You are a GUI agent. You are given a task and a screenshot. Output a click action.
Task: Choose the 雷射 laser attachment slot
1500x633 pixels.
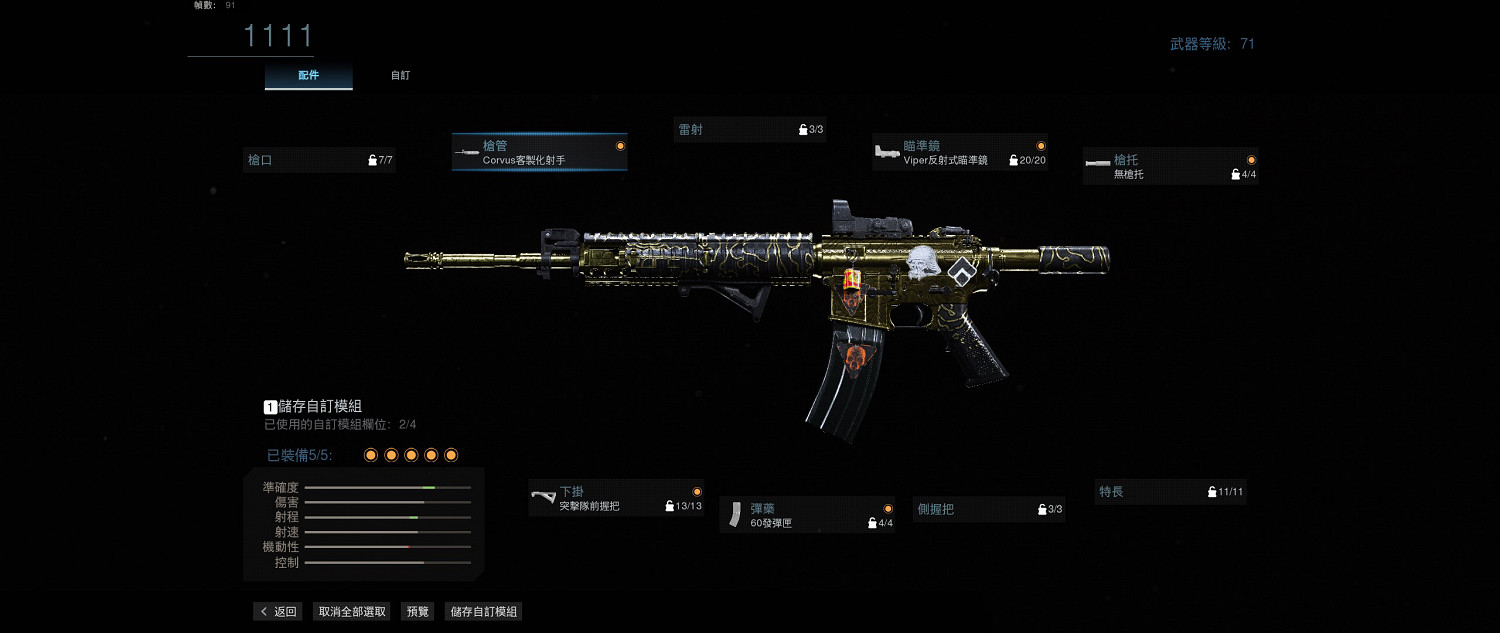pos(750,129)
